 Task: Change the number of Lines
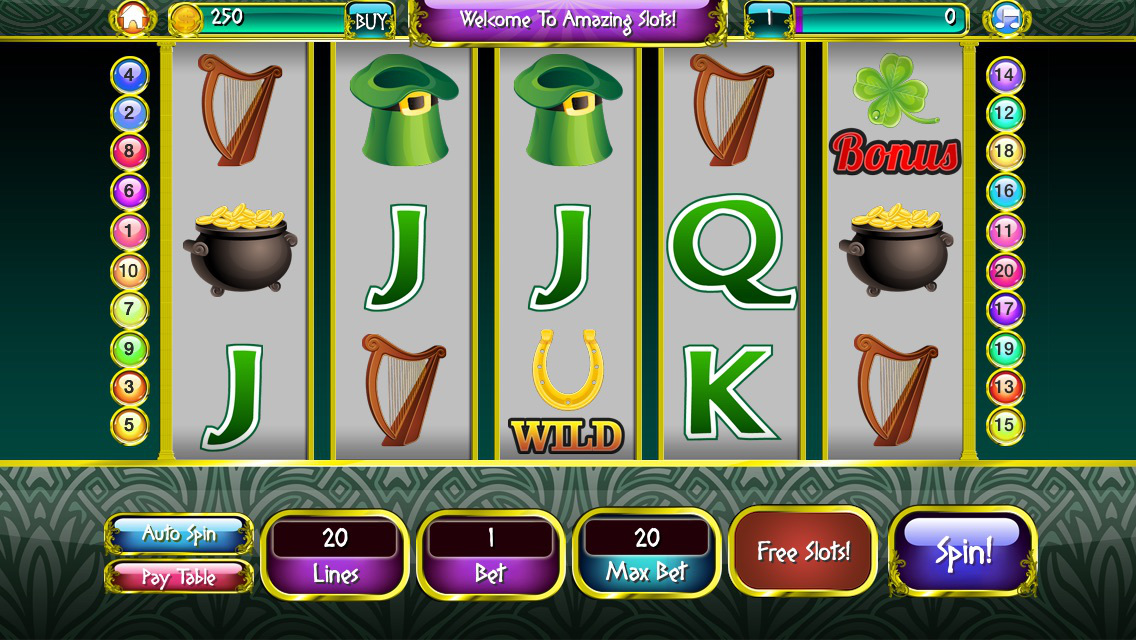pyautogui.click(x=335, y=554)
